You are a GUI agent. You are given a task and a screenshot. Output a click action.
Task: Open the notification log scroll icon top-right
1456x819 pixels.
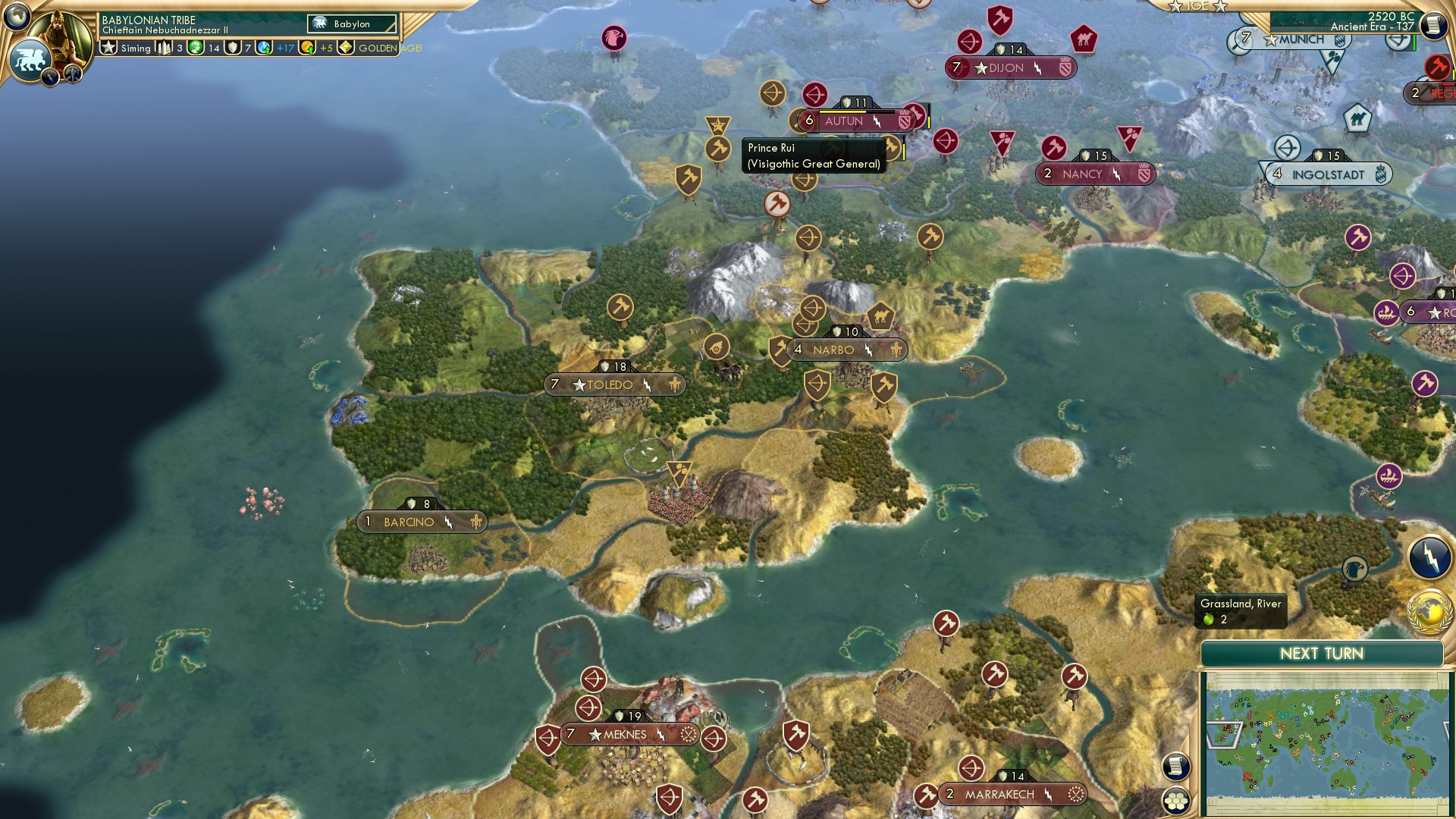[x=1433, y=24]
